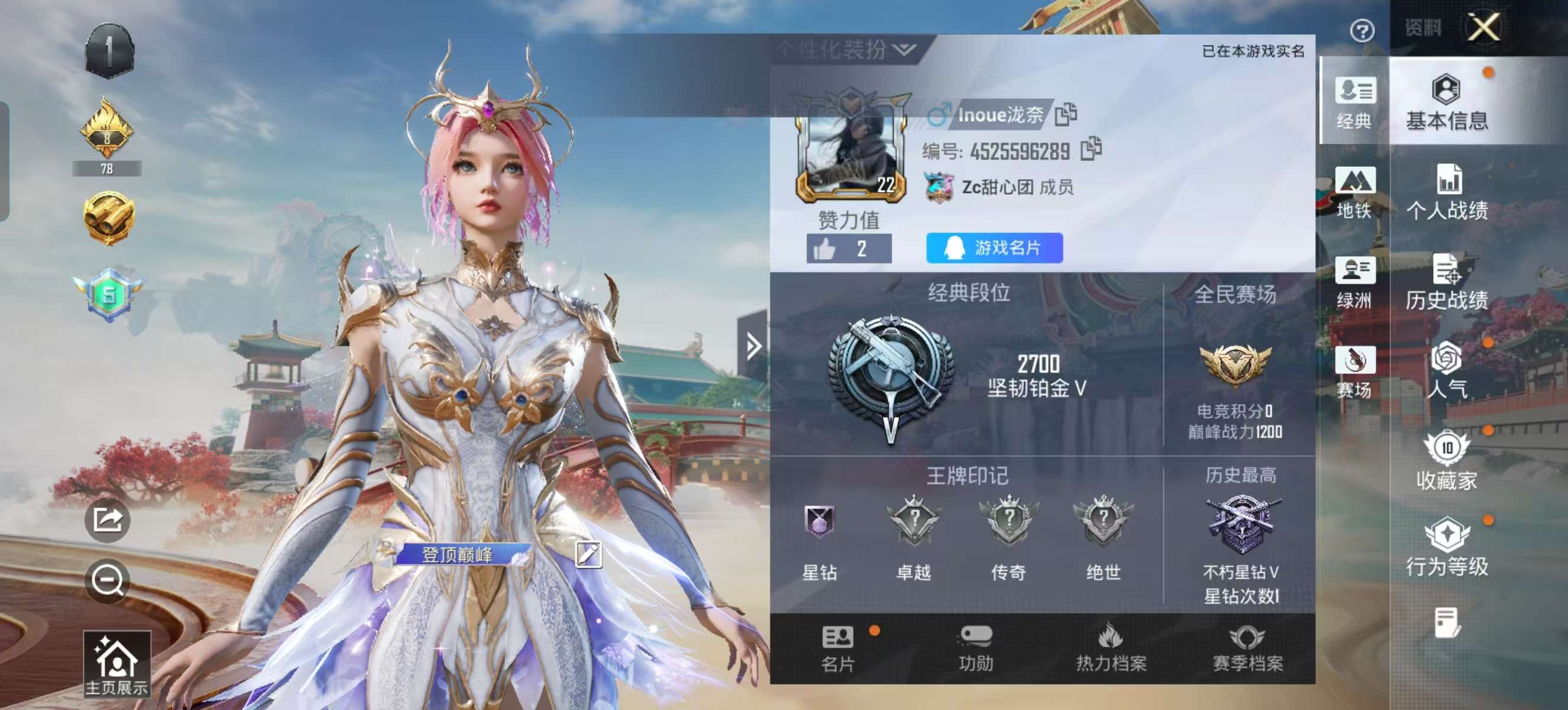
Task: Open the 个性化装扮 dropdown
Action: click(846, 50)
